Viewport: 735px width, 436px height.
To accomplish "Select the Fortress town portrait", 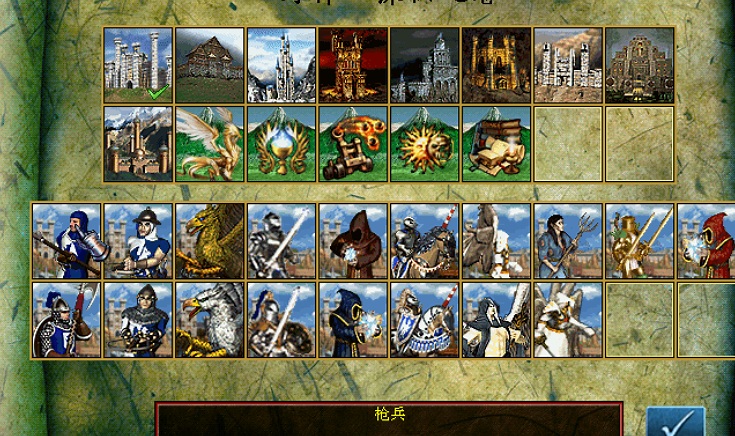I will point(641,65).
